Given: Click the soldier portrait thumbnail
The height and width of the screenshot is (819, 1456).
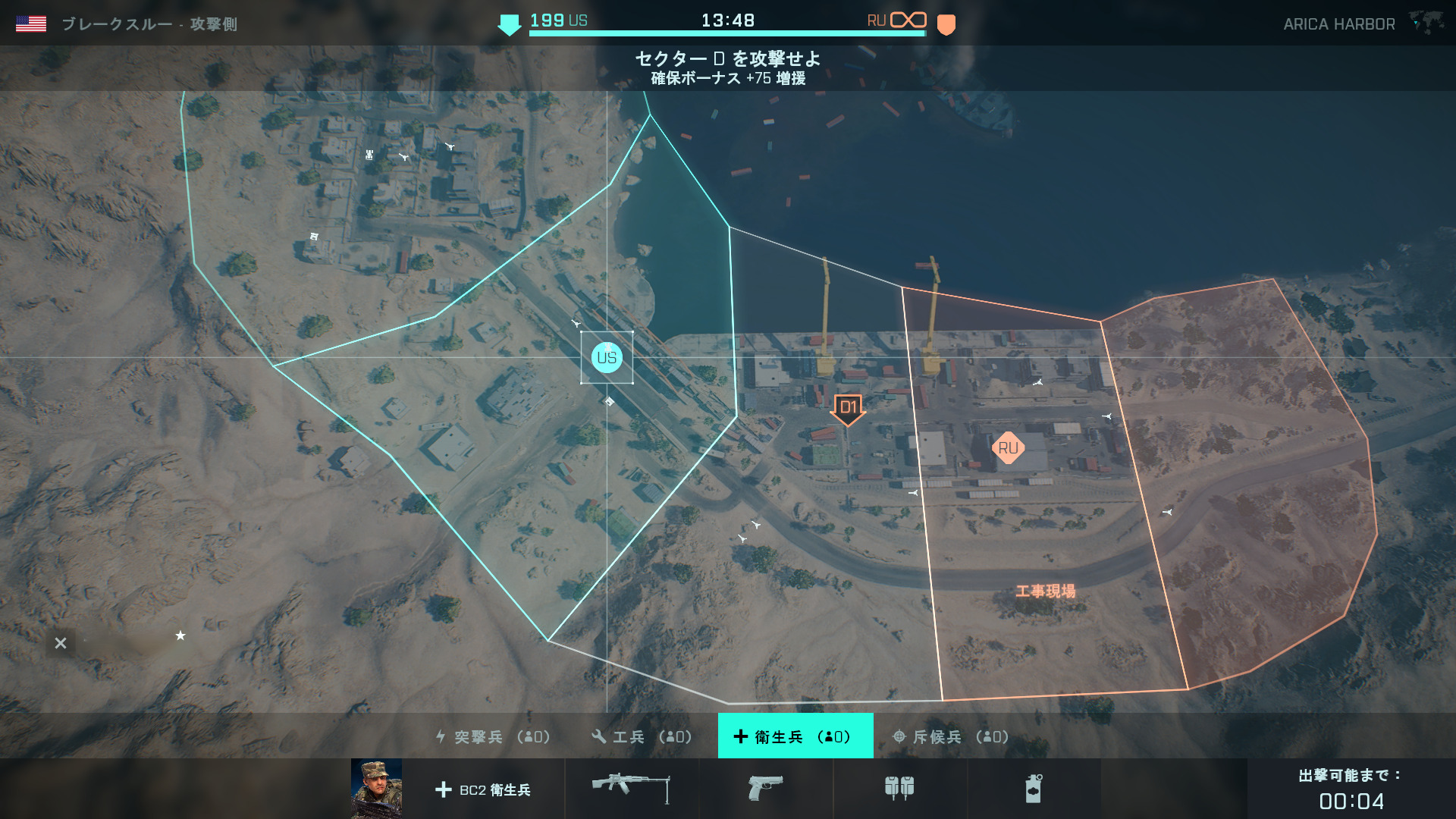Looking at the screenshot, I should (x=377, y=789).
